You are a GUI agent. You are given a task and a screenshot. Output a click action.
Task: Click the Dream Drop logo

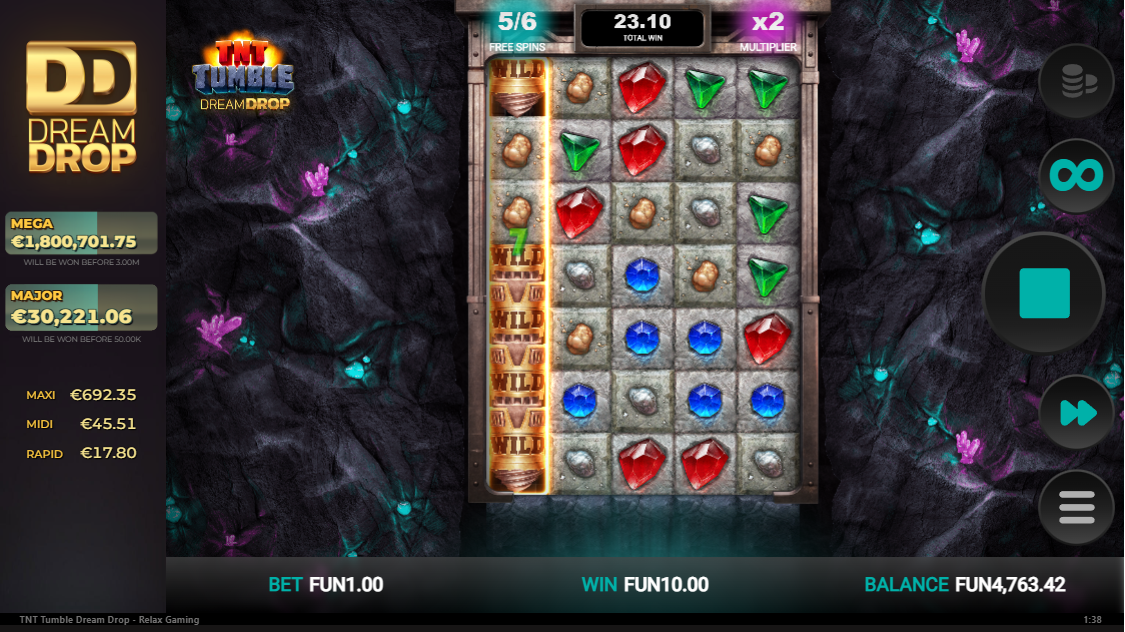pyautogui.click(x=81, y=106)
